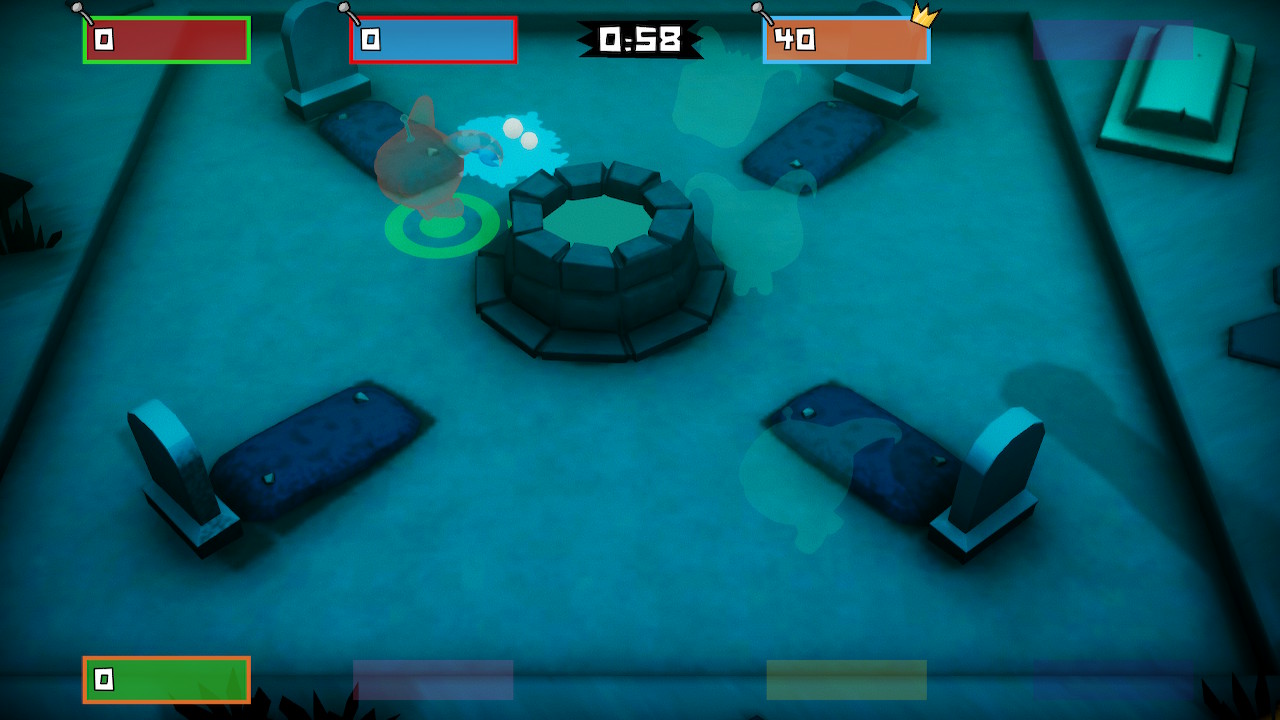Click the faded green bar near bottom right
Viewport: 1280px width, 720px height.
click(x=845, y=678)
